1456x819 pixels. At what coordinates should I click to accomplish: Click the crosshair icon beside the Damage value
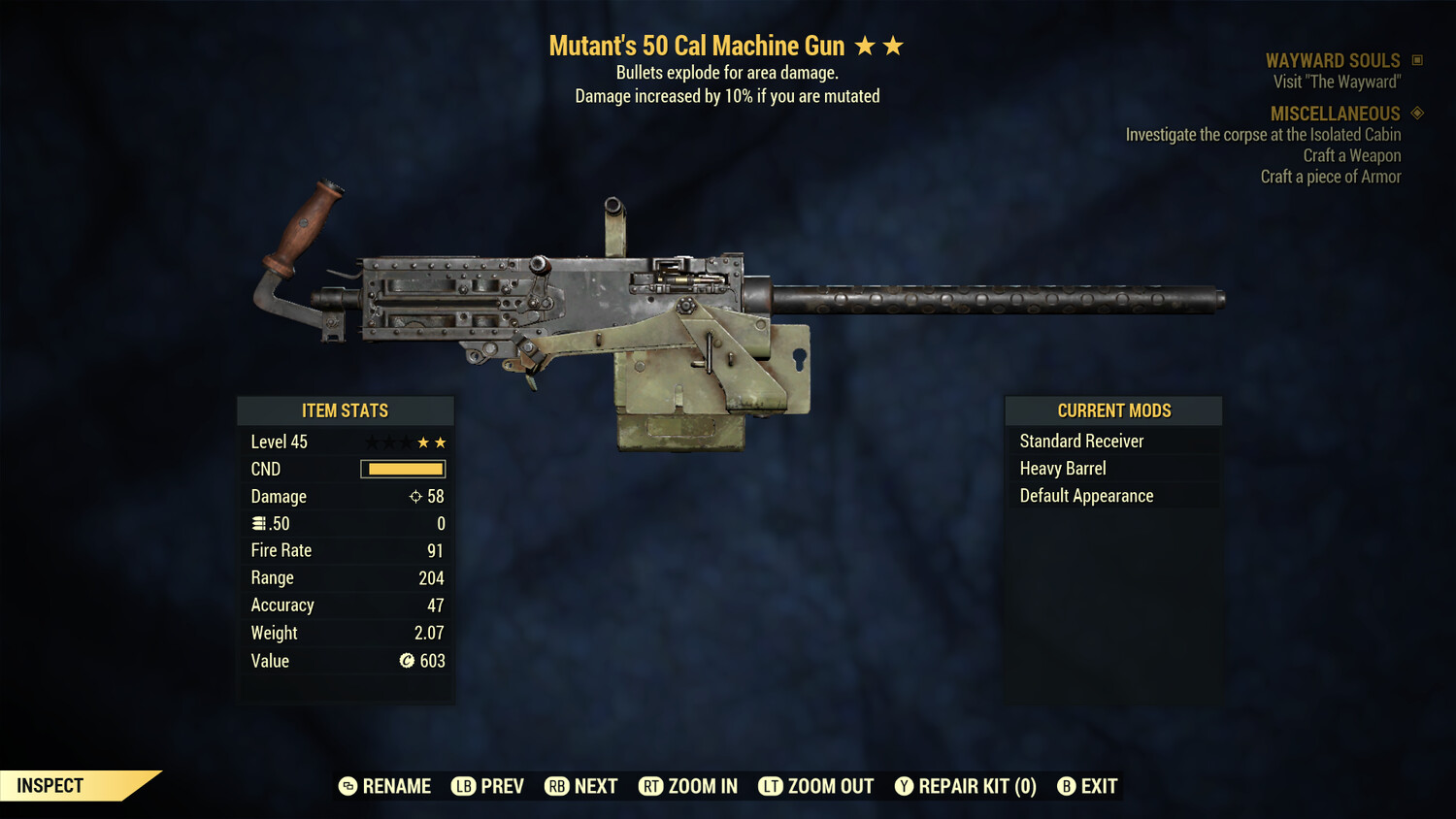pos(414,496)
